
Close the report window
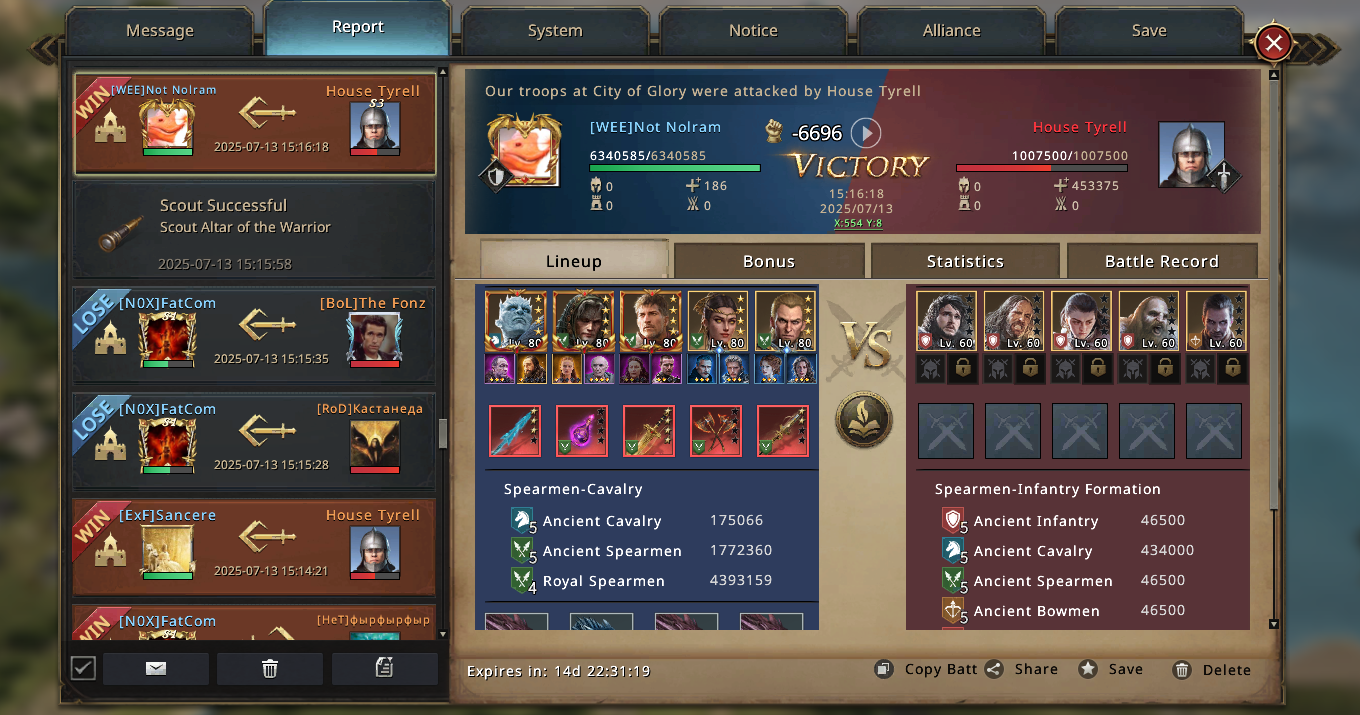click(x=1273, y=43)
